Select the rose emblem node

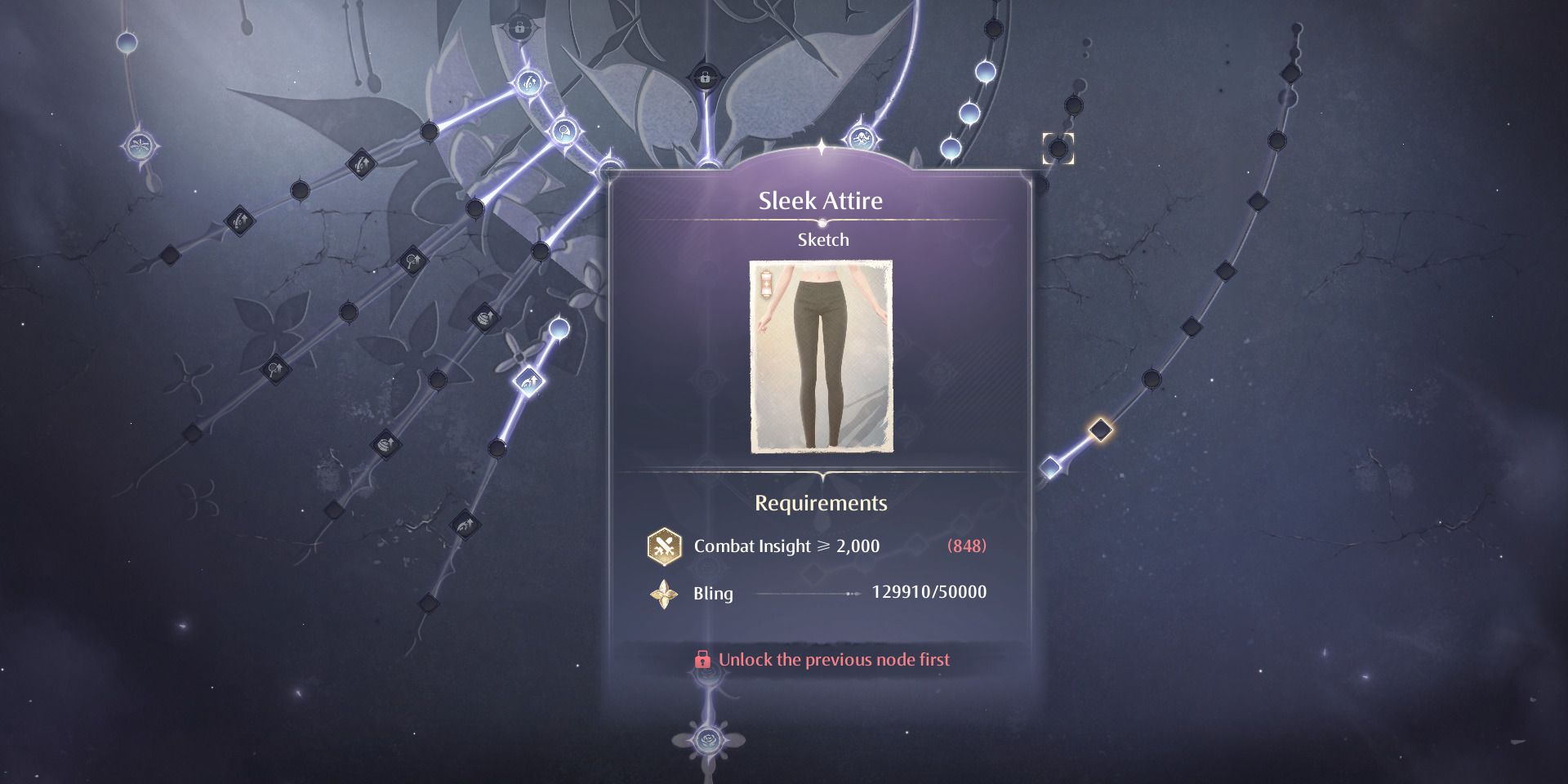coord(708,740)
